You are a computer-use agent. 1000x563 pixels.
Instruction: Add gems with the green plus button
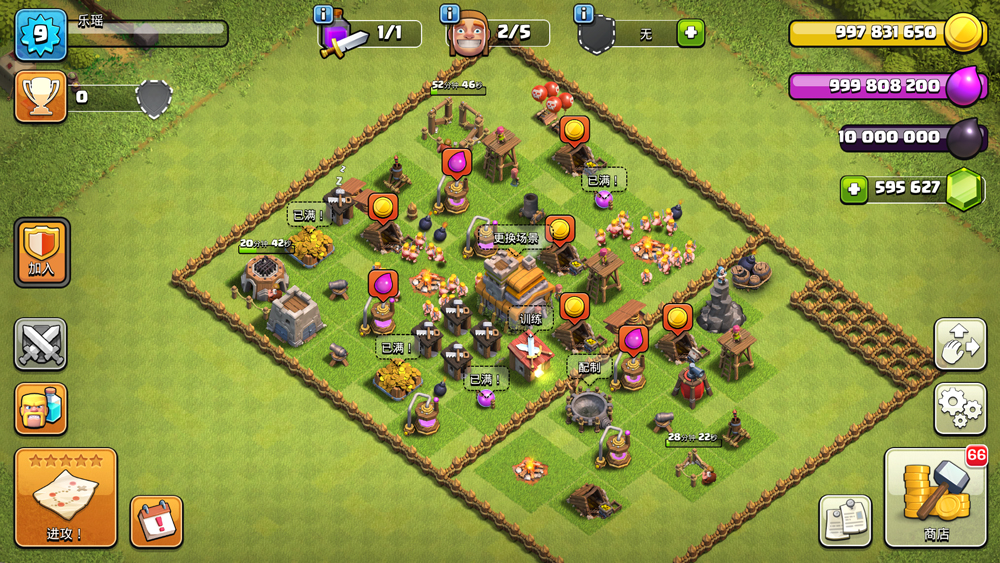point(853,188)
